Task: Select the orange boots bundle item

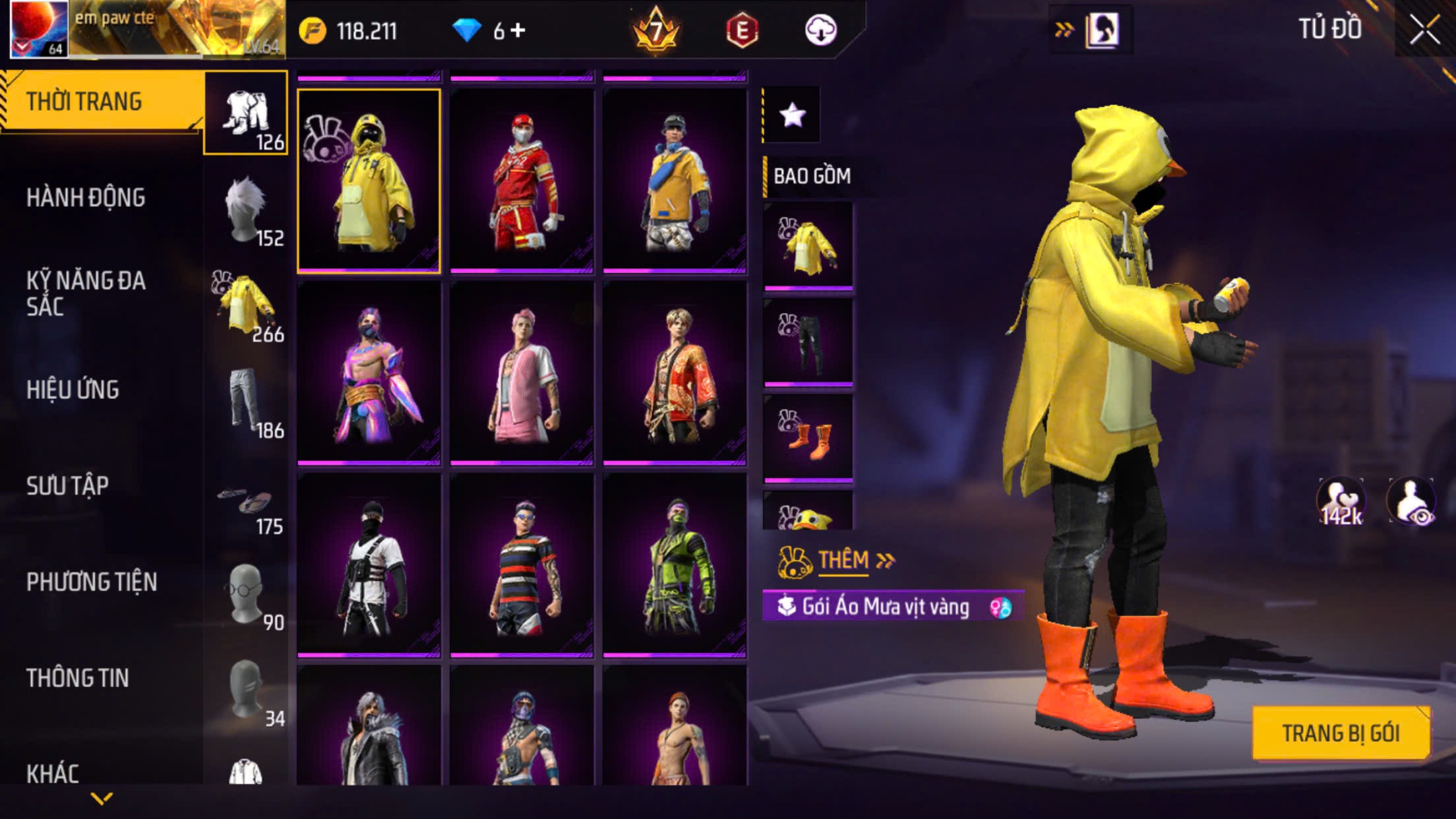Action: tap(808, 437)
